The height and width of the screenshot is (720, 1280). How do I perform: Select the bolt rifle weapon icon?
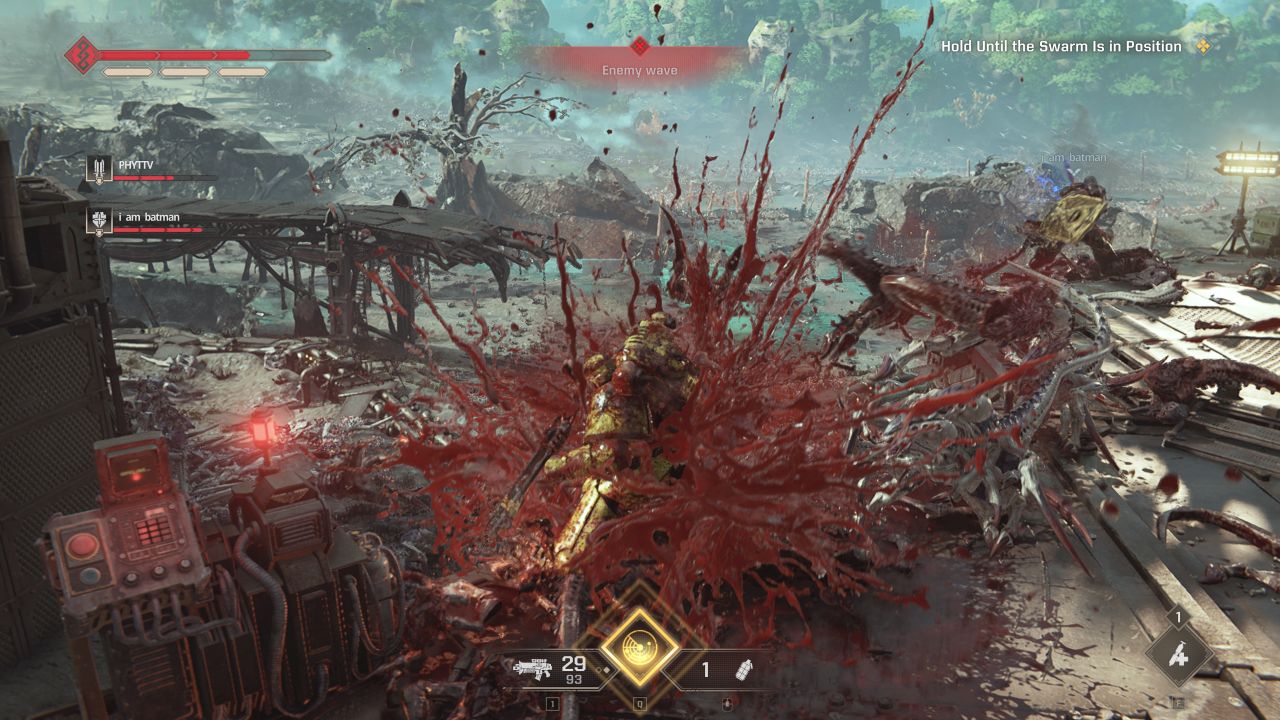(534, 670)
